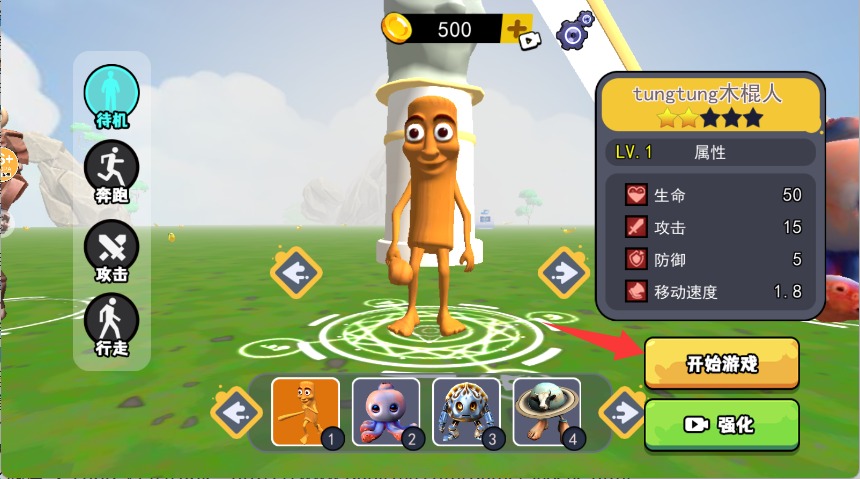The height and width of the screenshot is (479, 860).
Task: Choose the 奔跑 running animation
Action: (111, 172)
